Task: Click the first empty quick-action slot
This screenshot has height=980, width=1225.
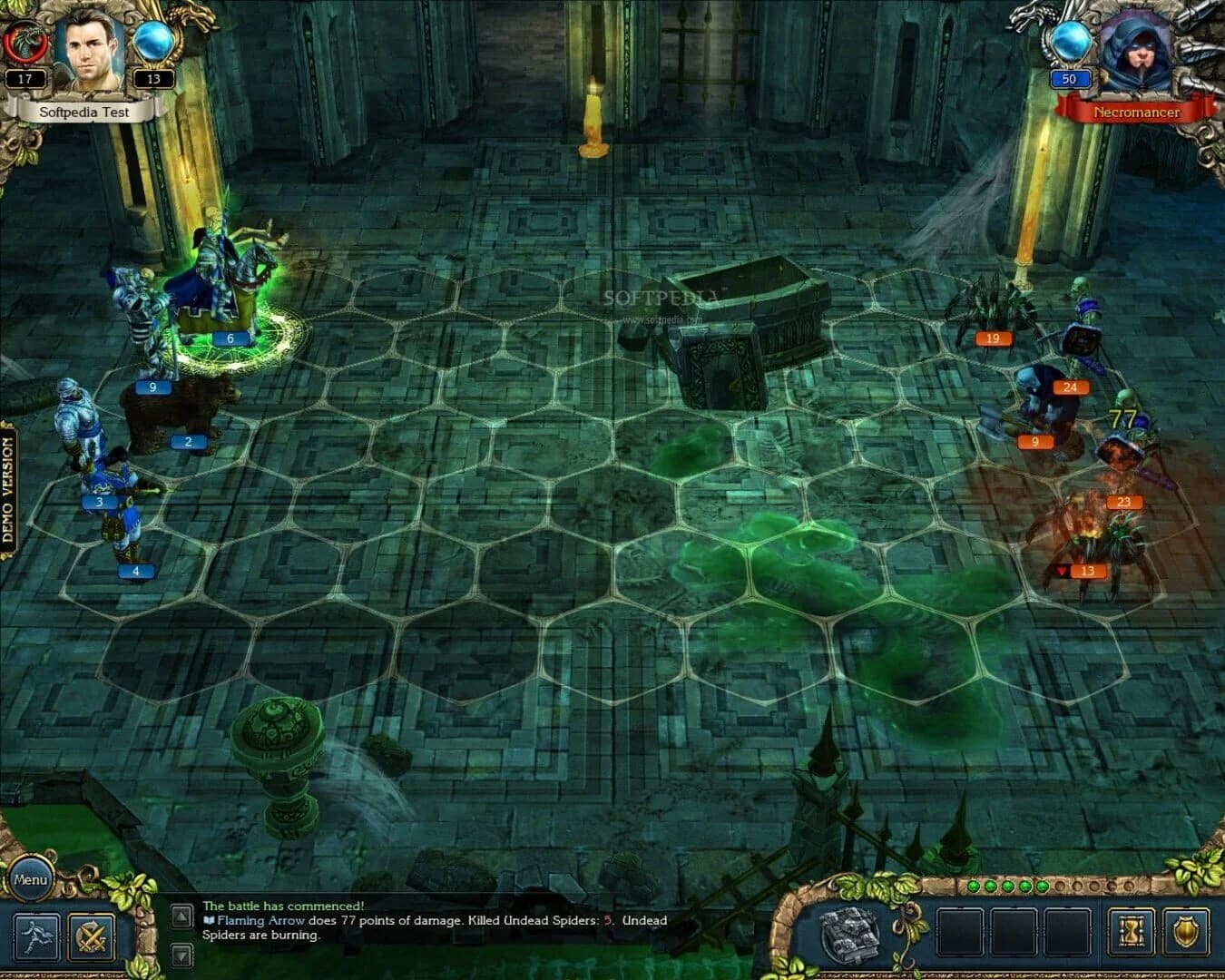Action: point(959,932)
